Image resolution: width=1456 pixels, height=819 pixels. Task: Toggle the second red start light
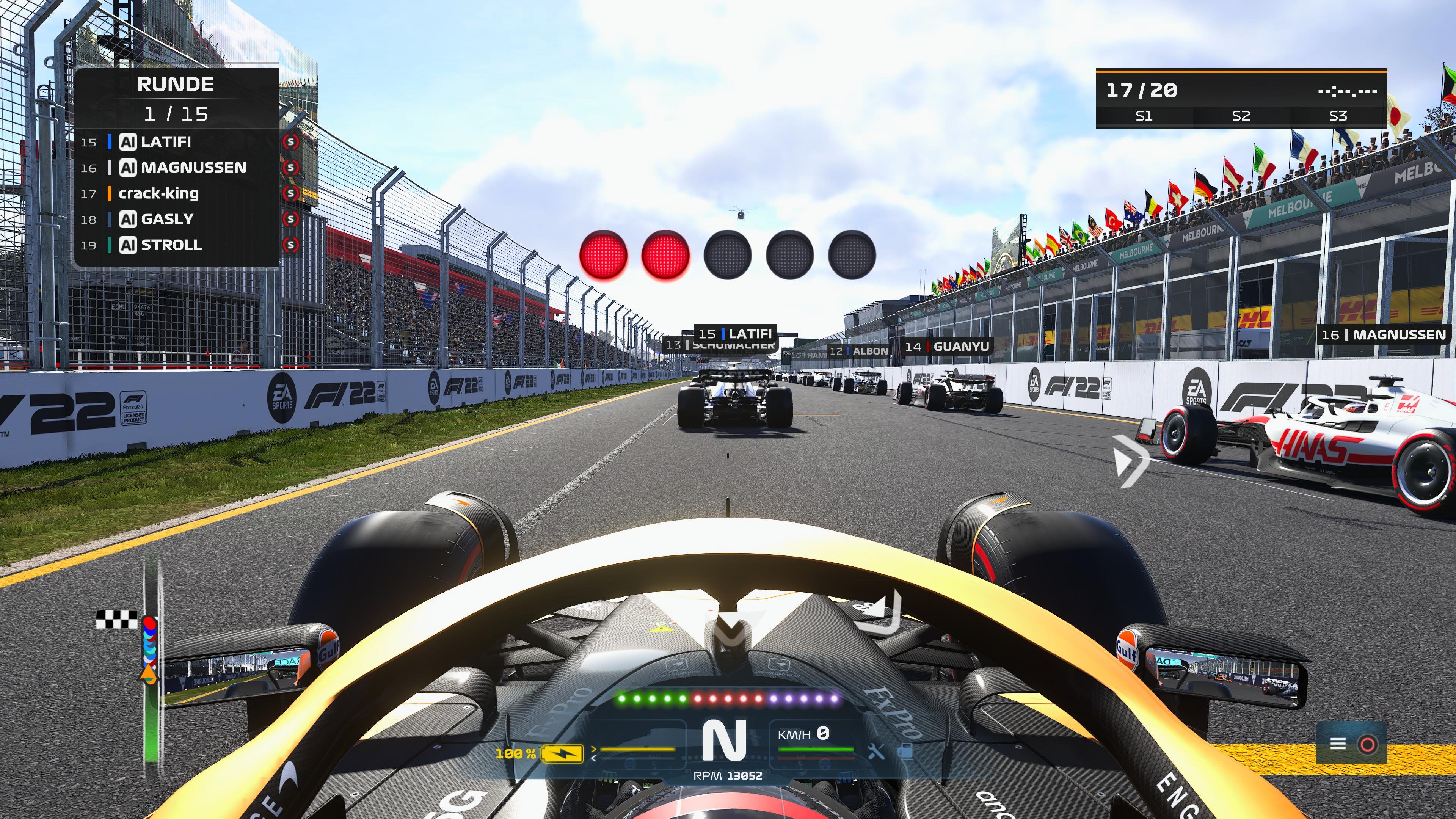tap(667, 256)
